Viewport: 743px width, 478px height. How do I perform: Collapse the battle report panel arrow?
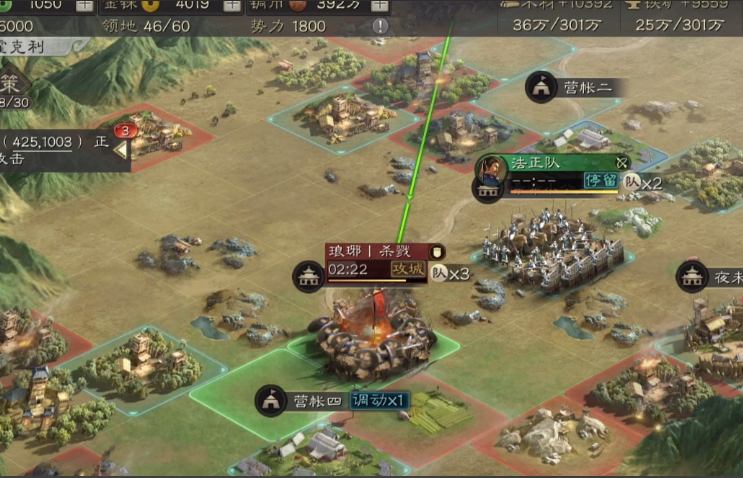[121, 150]
